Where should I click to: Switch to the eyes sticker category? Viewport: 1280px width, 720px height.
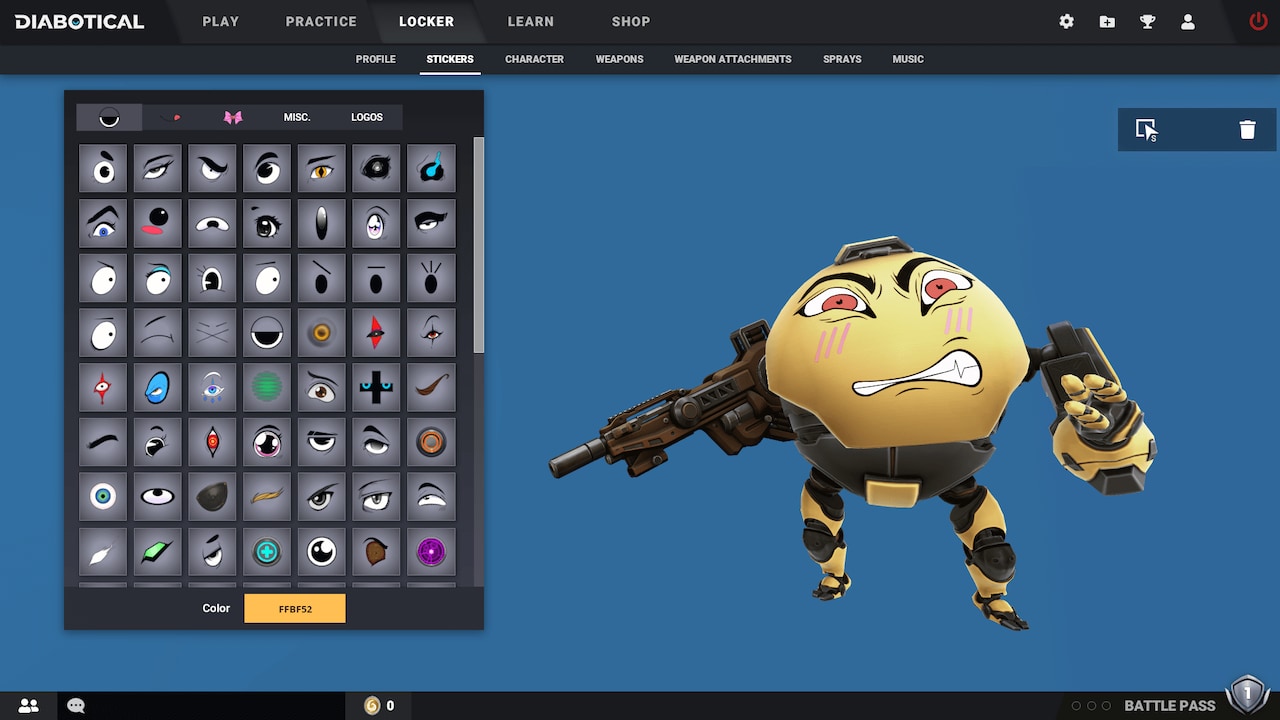coord(108,117)
